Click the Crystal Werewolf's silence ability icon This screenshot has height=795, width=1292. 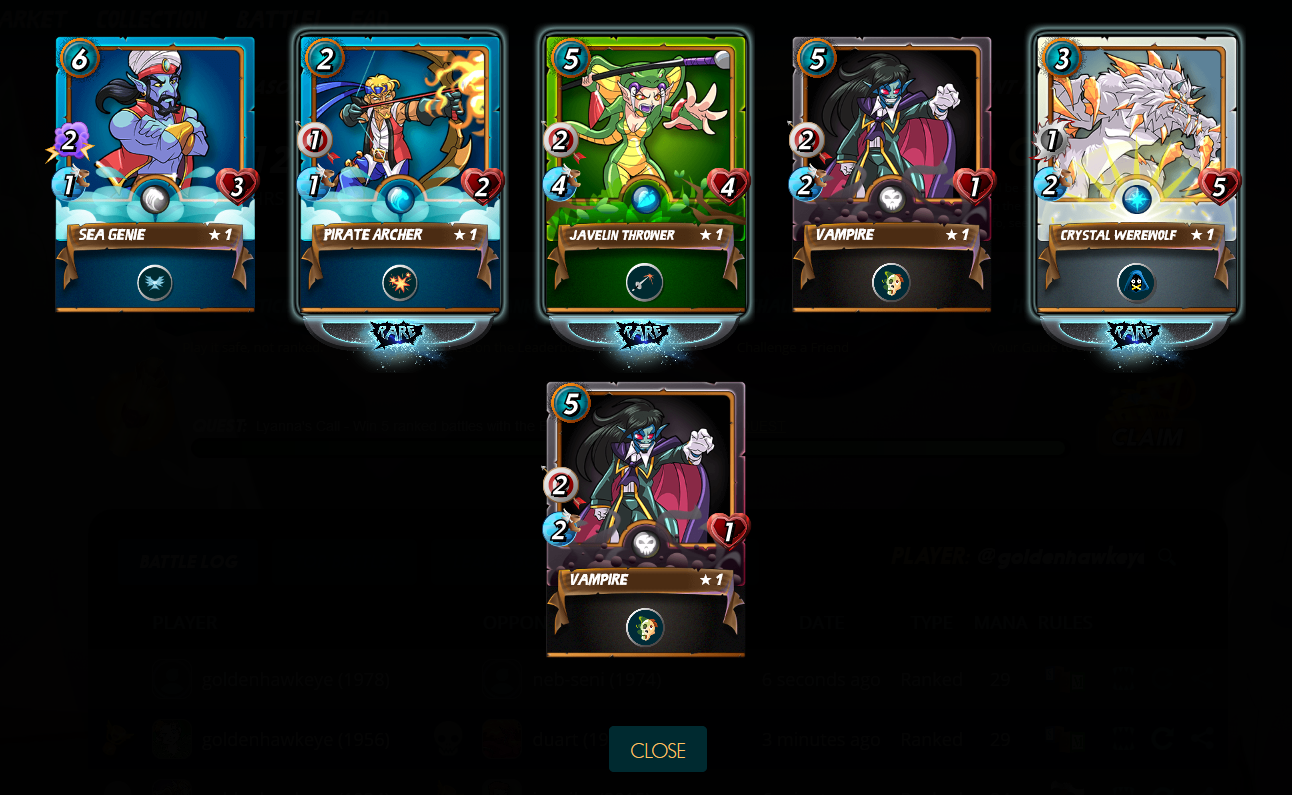coord(1136,283)
